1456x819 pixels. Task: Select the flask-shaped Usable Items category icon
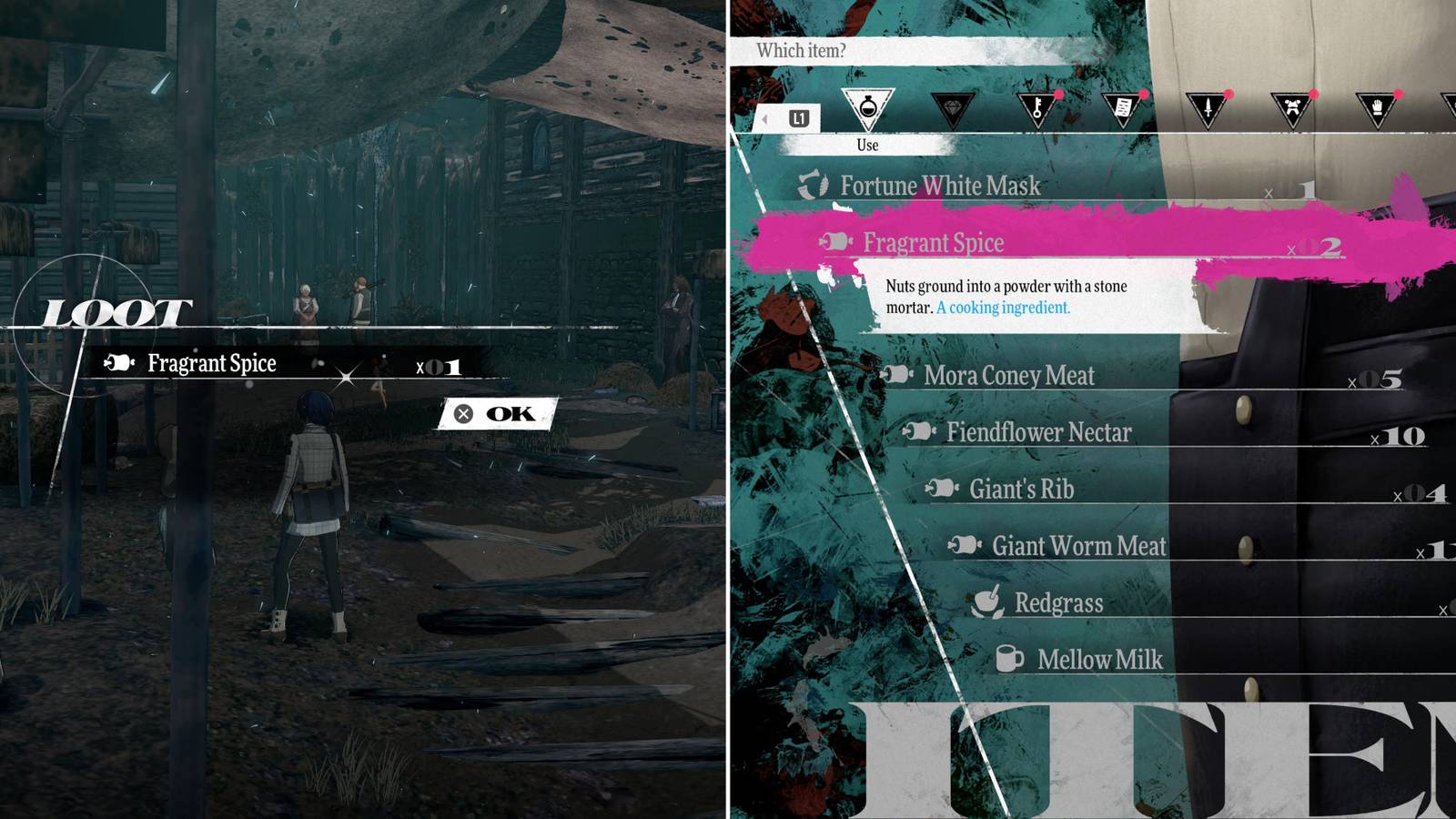click(x=869, y=107)
